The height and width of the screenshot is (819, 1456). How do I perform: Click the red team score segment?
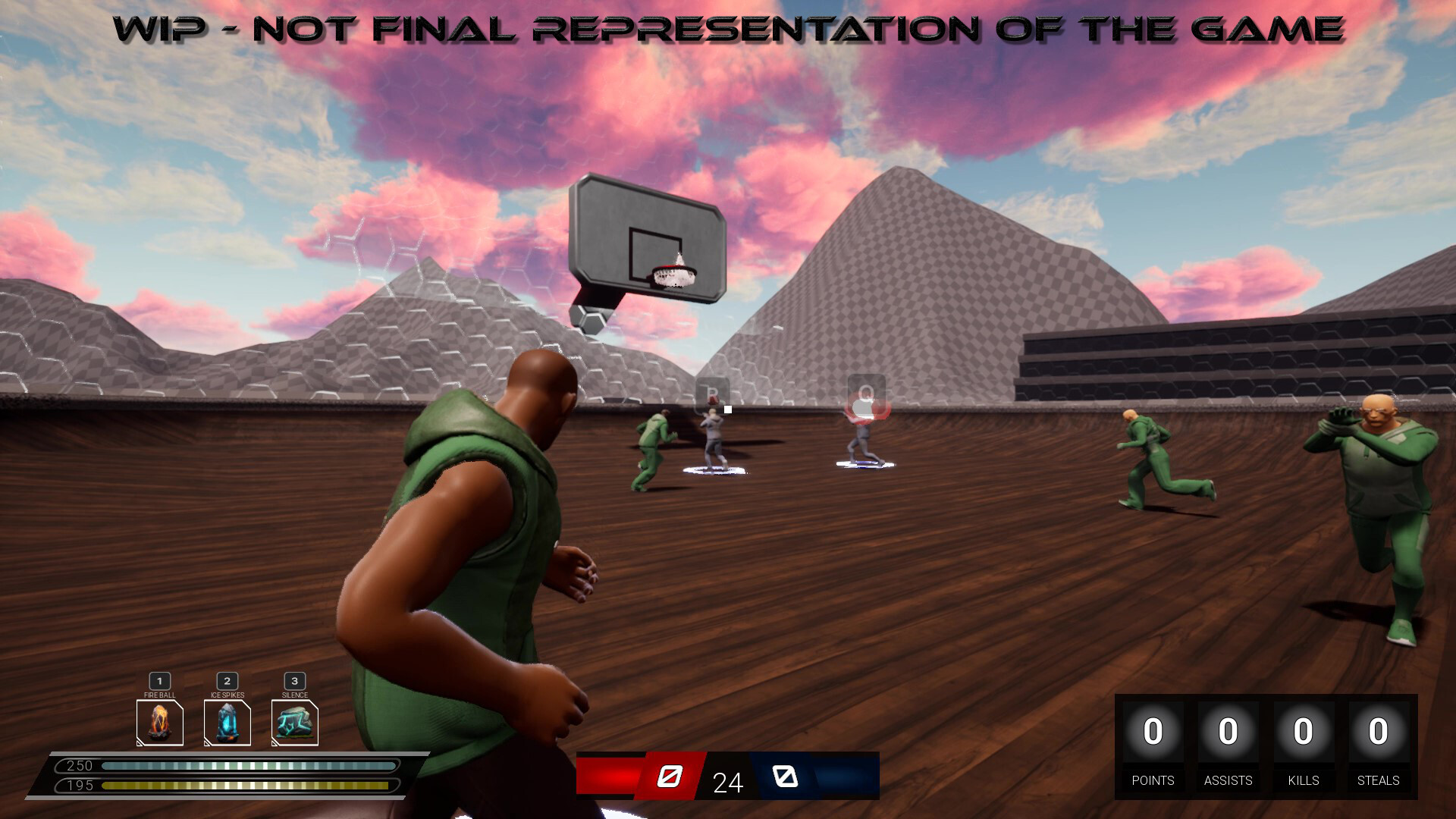click(x=607, y=777)
